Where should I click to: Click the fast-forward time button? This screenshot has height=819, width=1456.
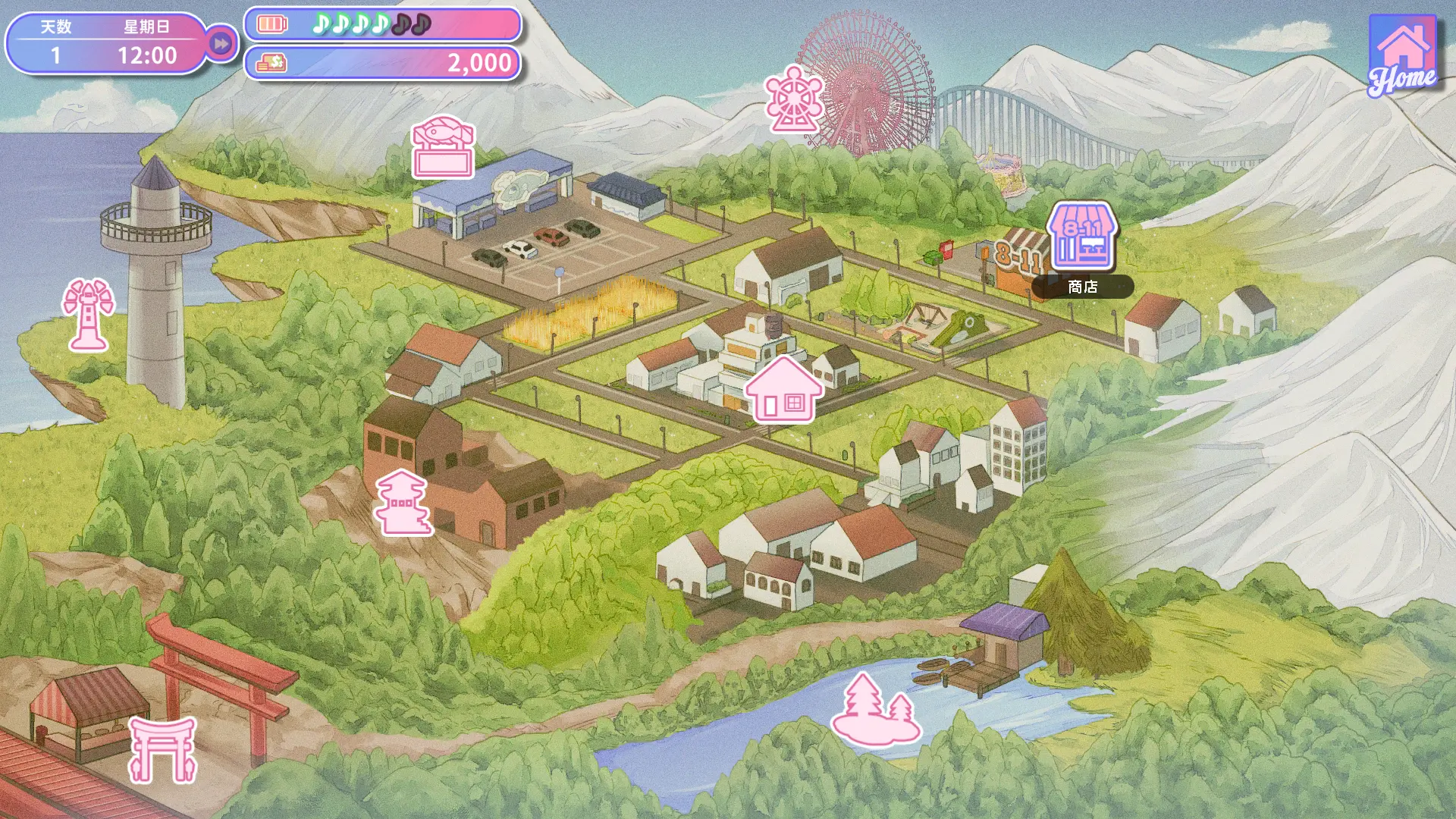[221, 44]
